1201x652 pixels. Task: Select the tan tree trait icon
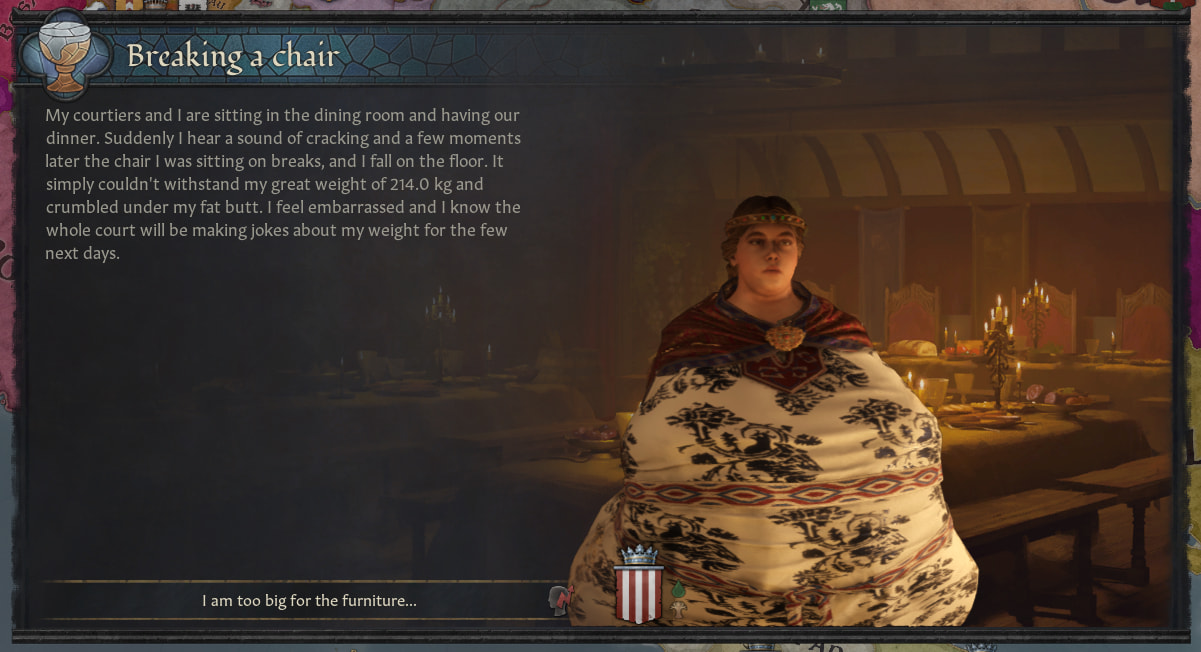point(678,608)
